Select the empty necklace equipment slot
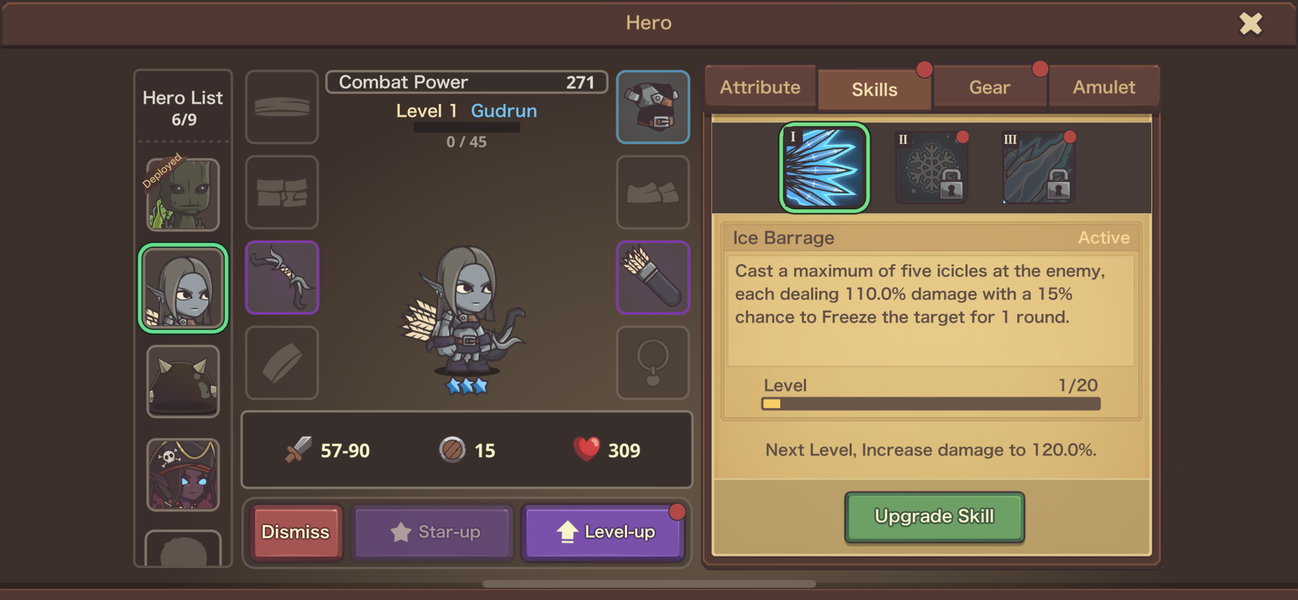The width and height of the screenshot is (1298, 600). click(653, 362)
